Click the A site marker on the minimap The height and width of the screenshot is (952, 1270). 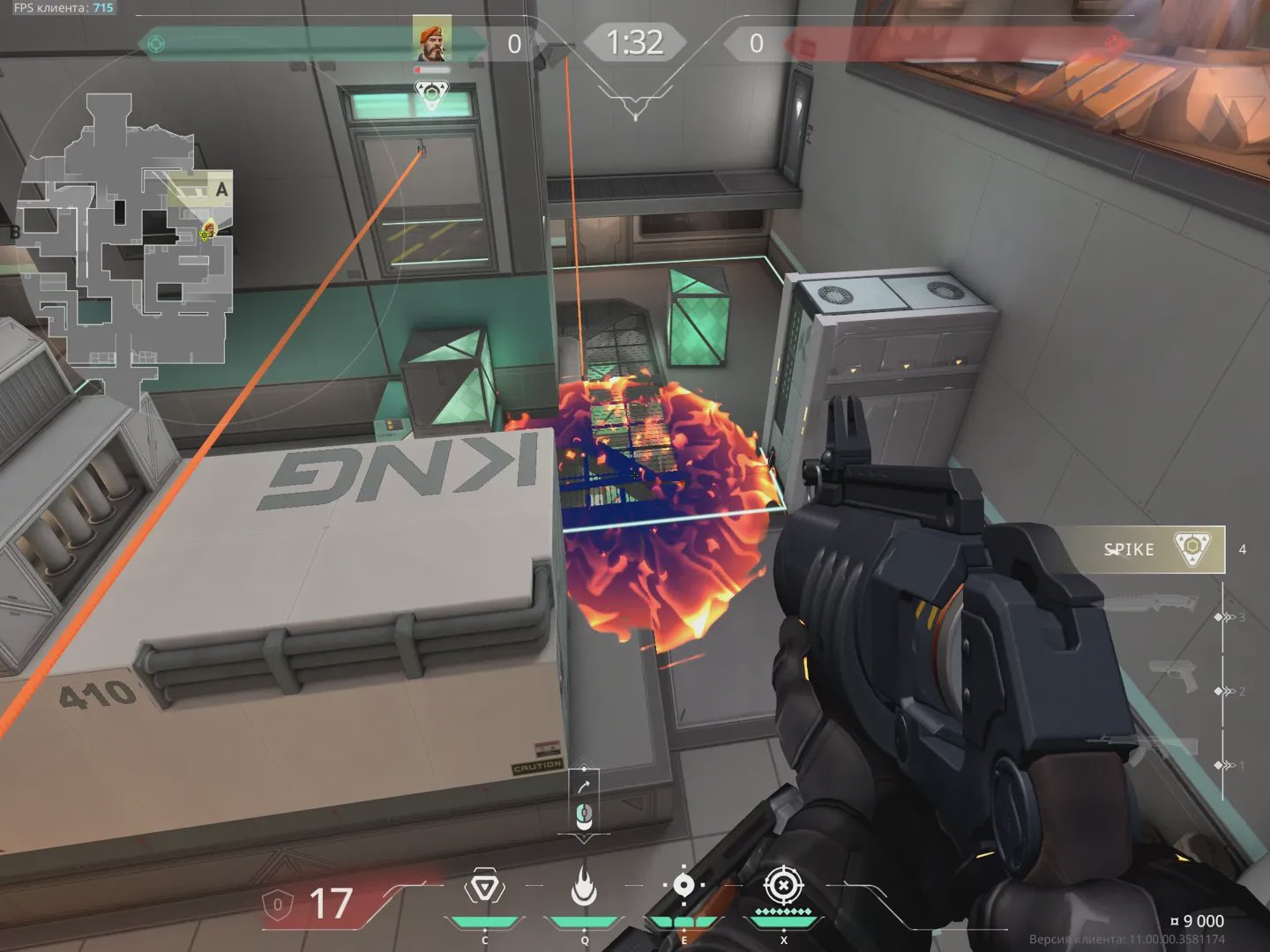pos(221,190)
